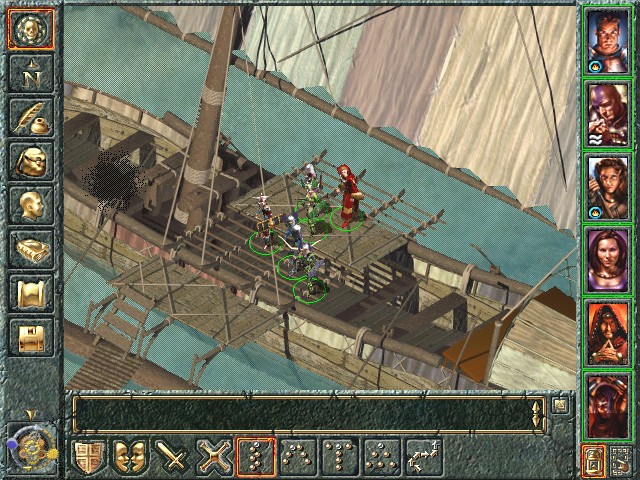The image size is (640, 480).
Task: Click the small button beside the message box
Action: pos(561,405)
